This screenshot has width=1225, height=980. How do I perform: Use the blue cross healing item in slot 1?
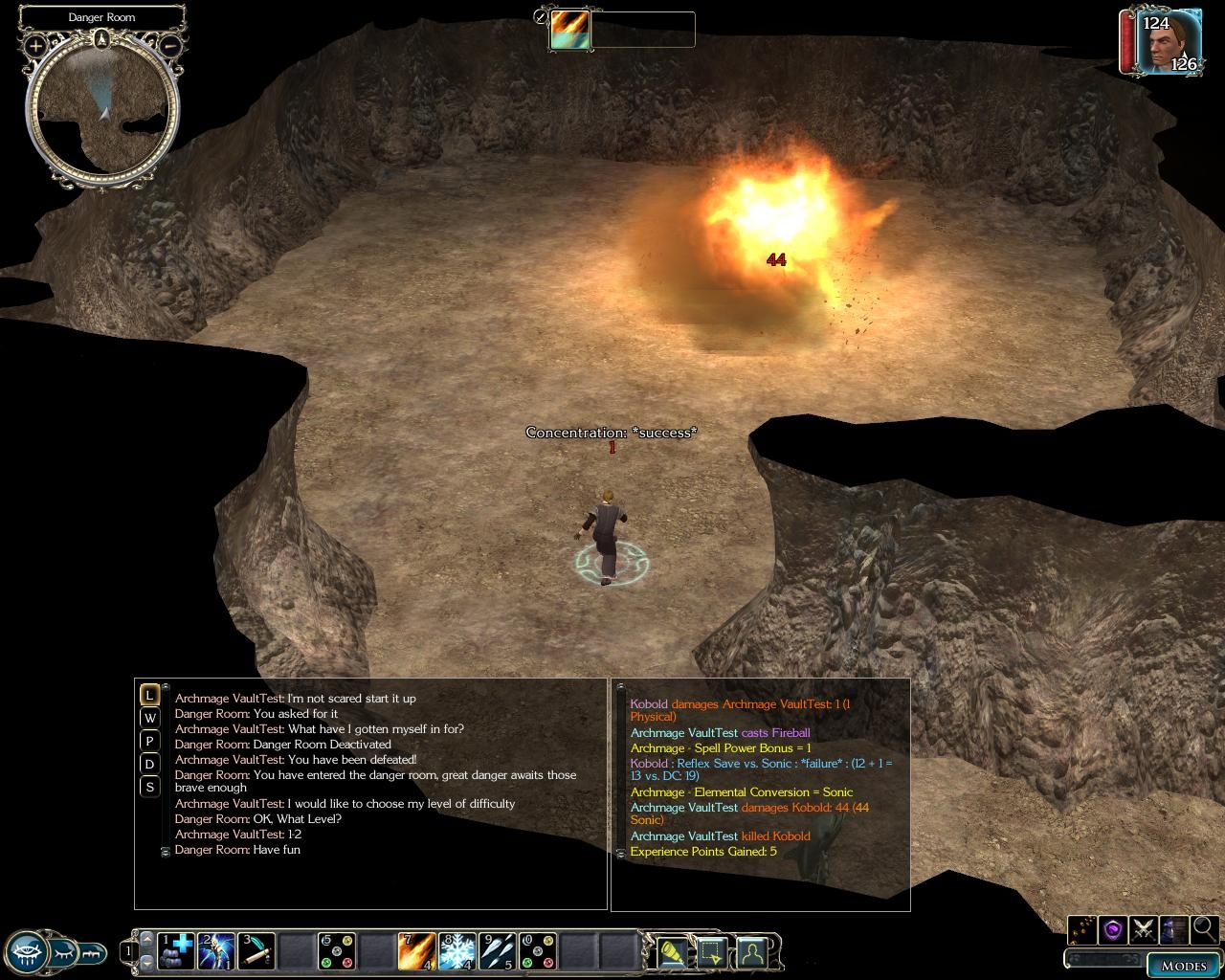[176, 951]
